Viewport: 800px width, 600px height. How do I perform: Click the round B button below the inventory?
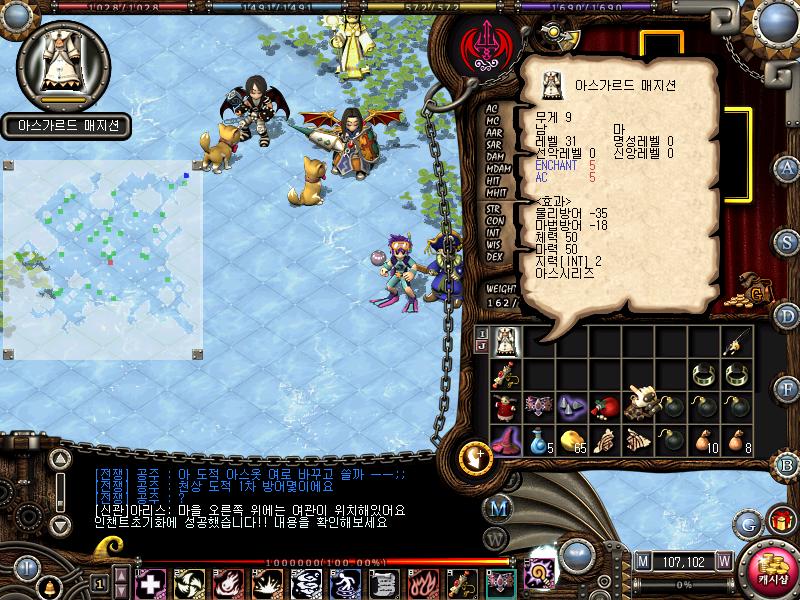787,463
